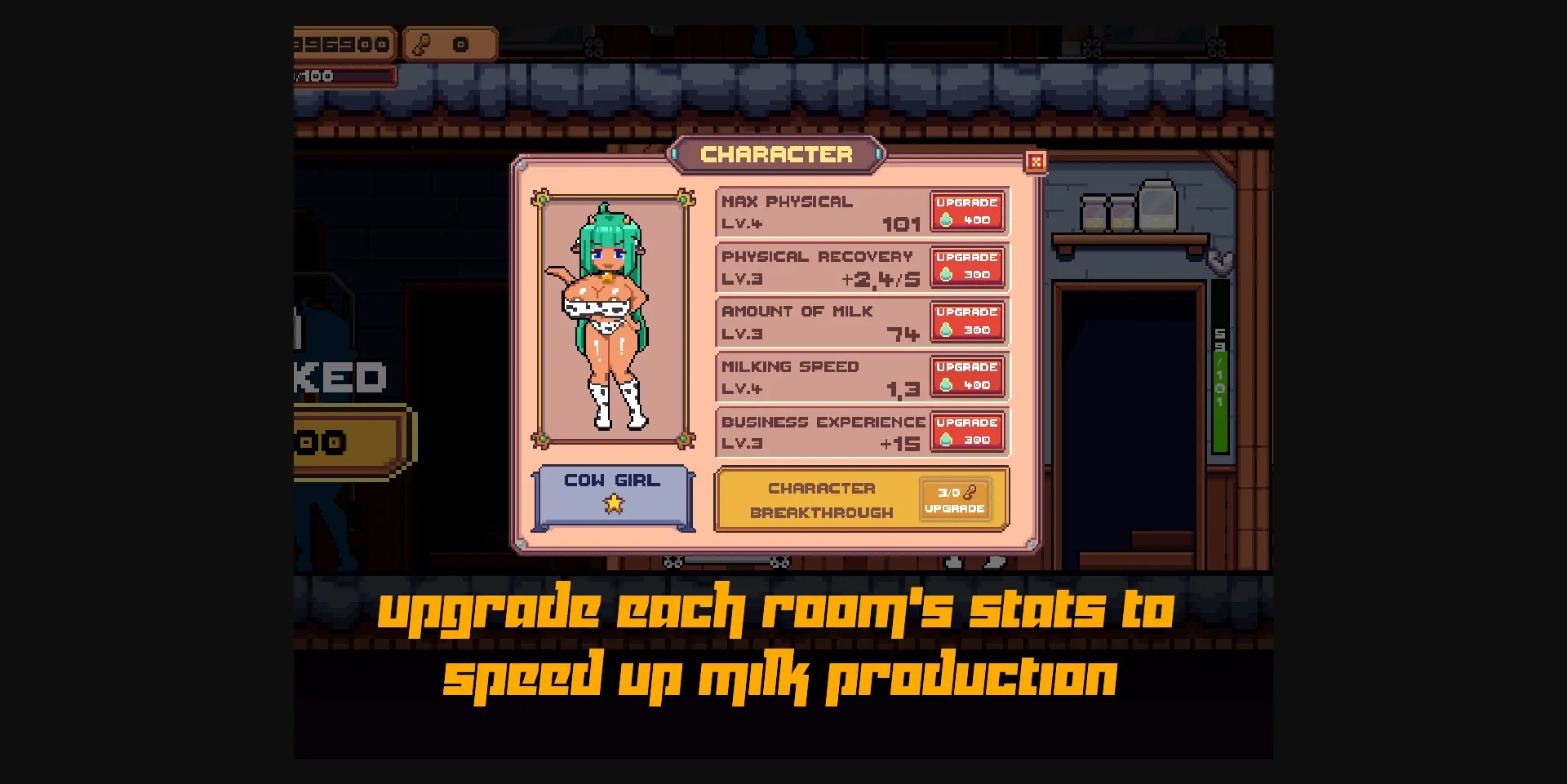
Task: Click the Character Breakthrough upgrade button
Action: click(954, 498)
